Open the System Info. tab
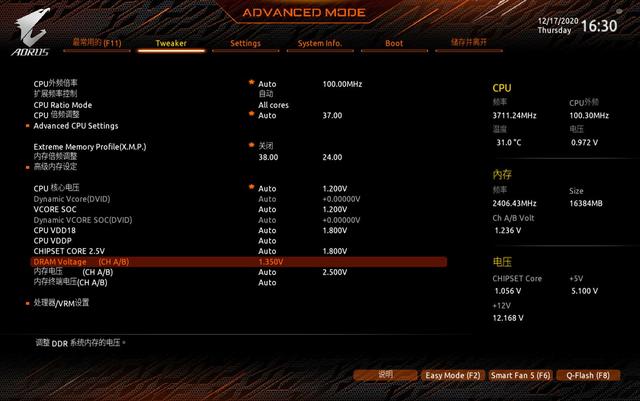Viewport: 640px width, 401px height. click(319, 44)
